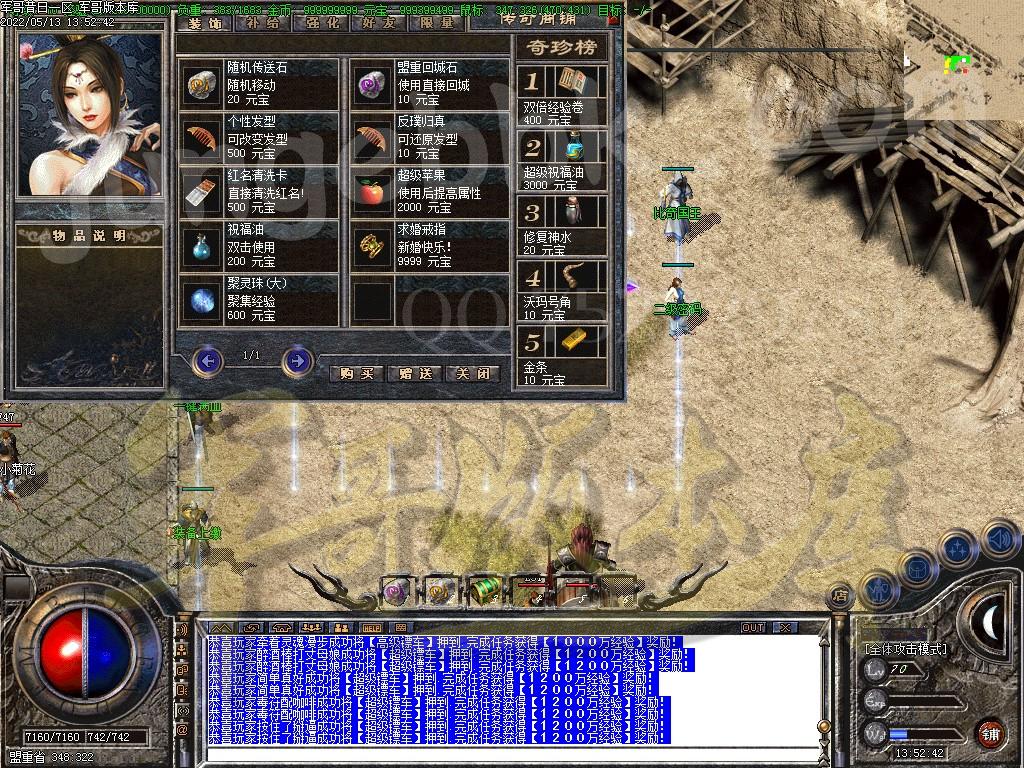Screen dimensions: 1024x768
Task: Select the 好友 tab
Action: pos(378,22)
